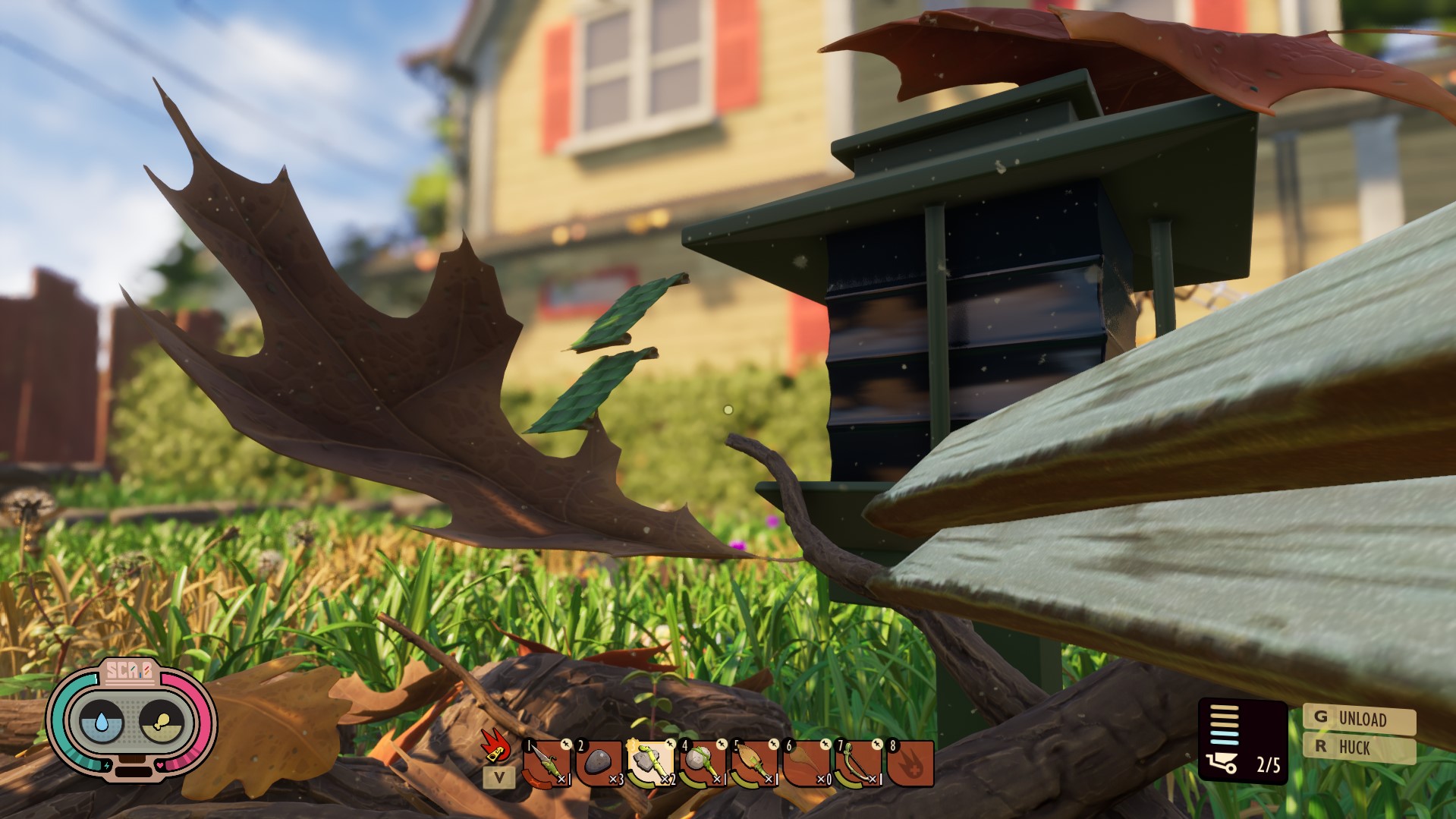Open the red hot pouch icon
Viewport: 1456px width, 819px height.
click(x=910, y=764)
